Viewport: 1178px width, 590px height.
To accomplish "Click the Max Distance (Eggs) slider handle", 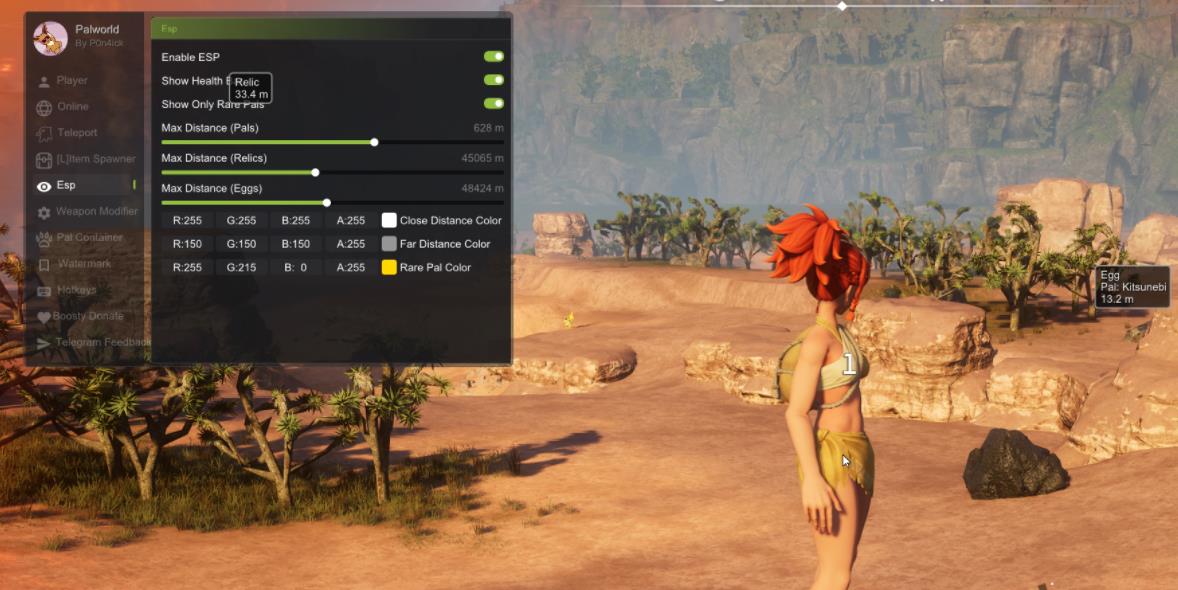I will coord(326,202).
